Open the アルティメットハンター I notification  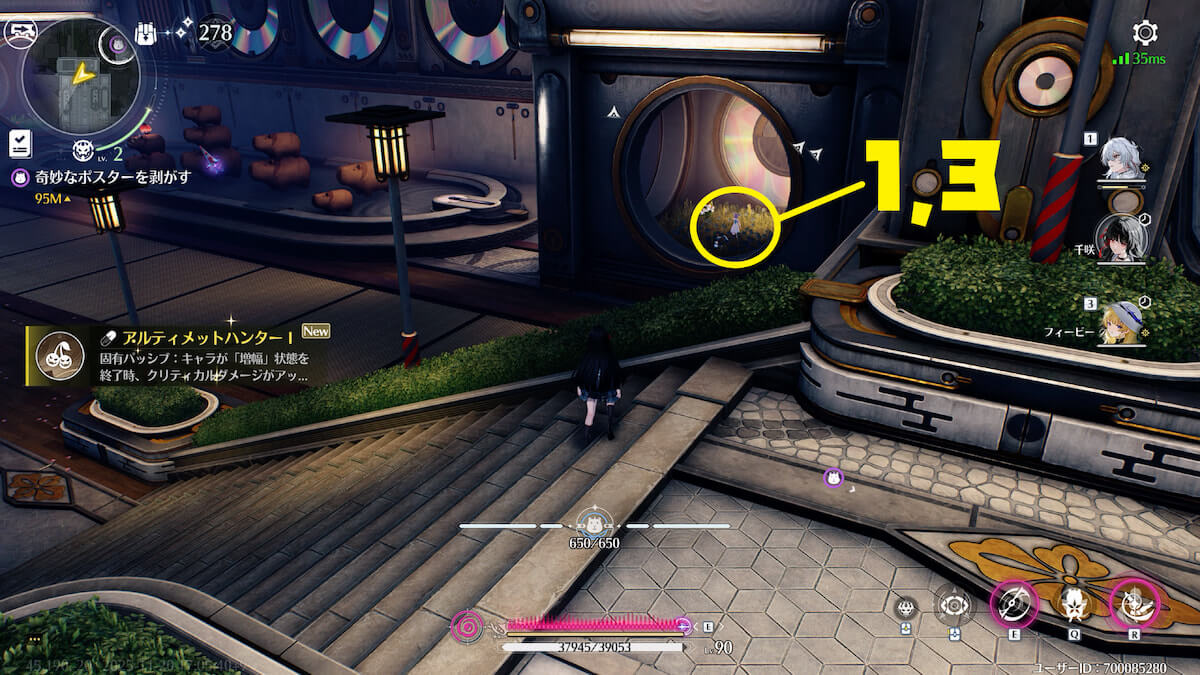(x=176, y=356)
